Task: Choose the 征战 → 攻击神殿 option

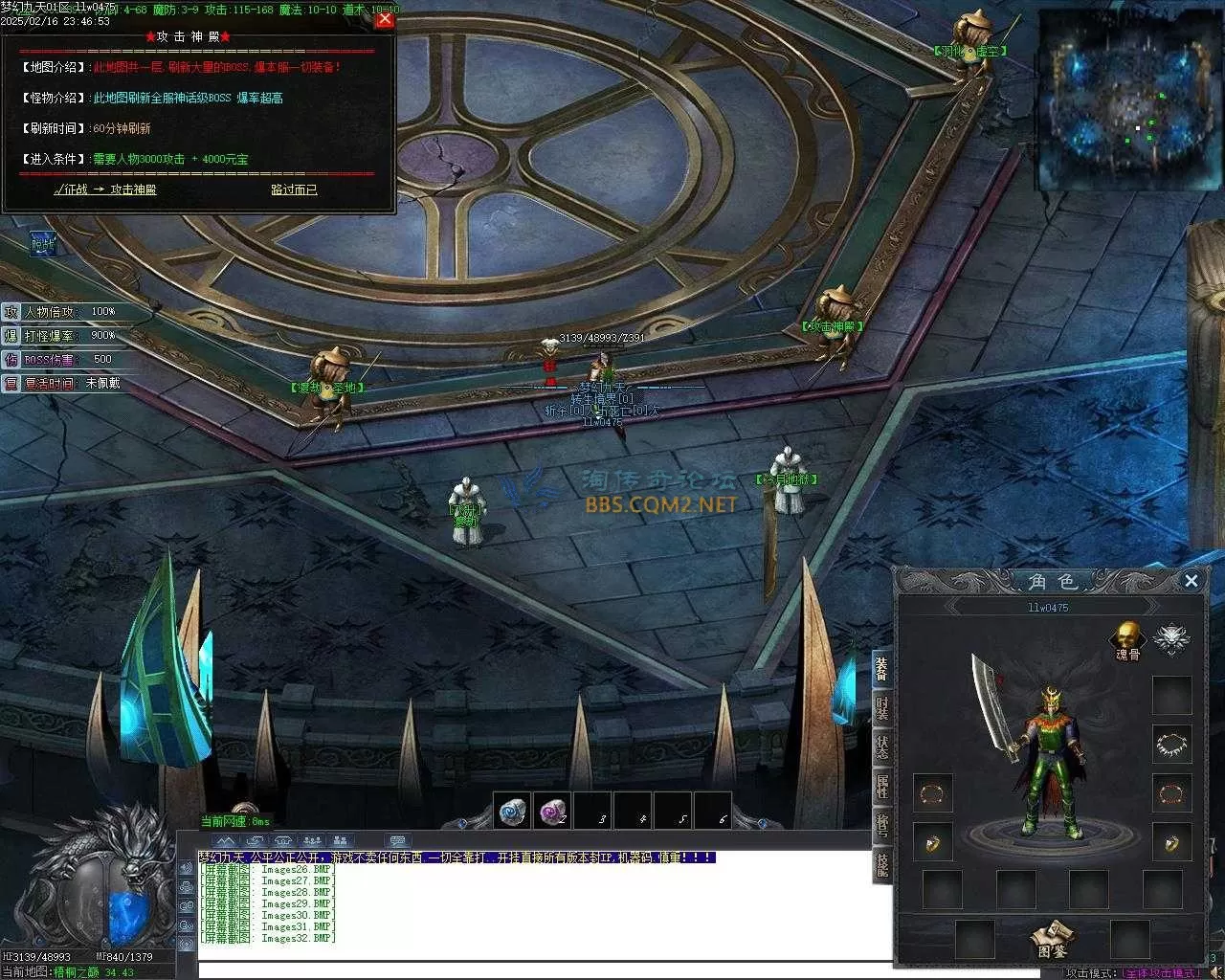Action: tap(105, 189)
